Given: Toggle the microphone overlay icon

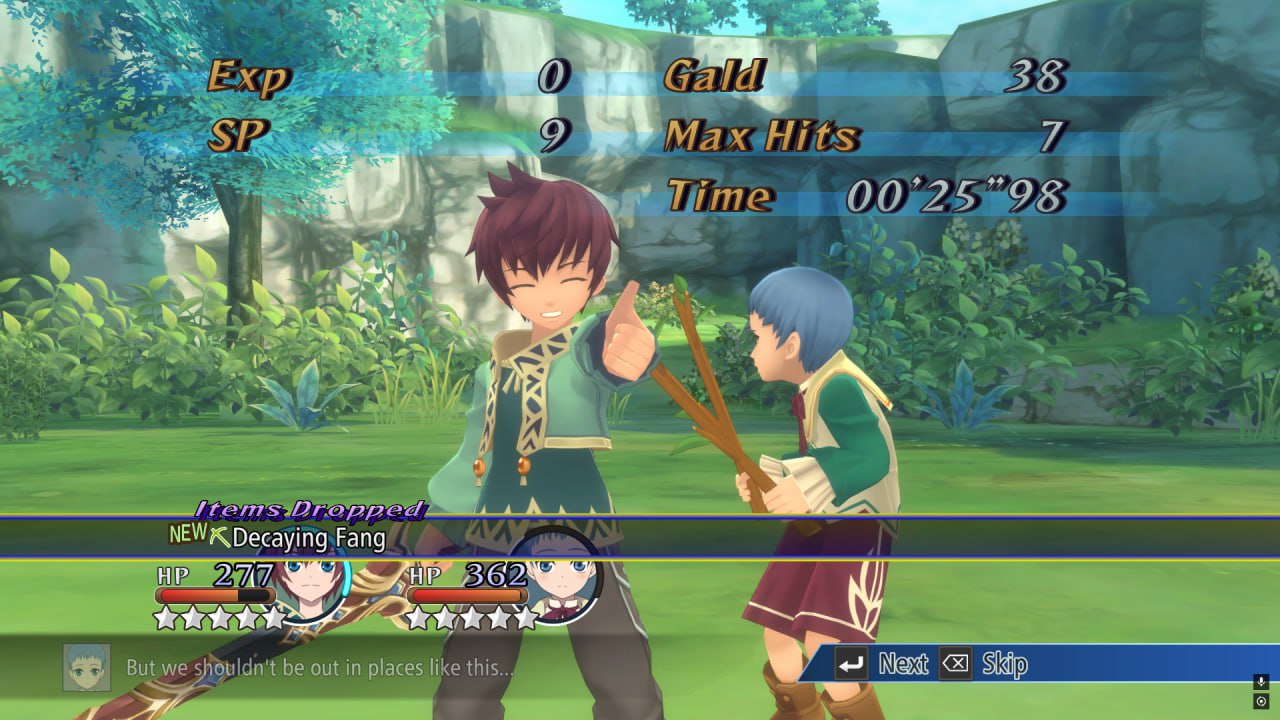Looking at the screenshot, I should click(x=1261, y=682).
